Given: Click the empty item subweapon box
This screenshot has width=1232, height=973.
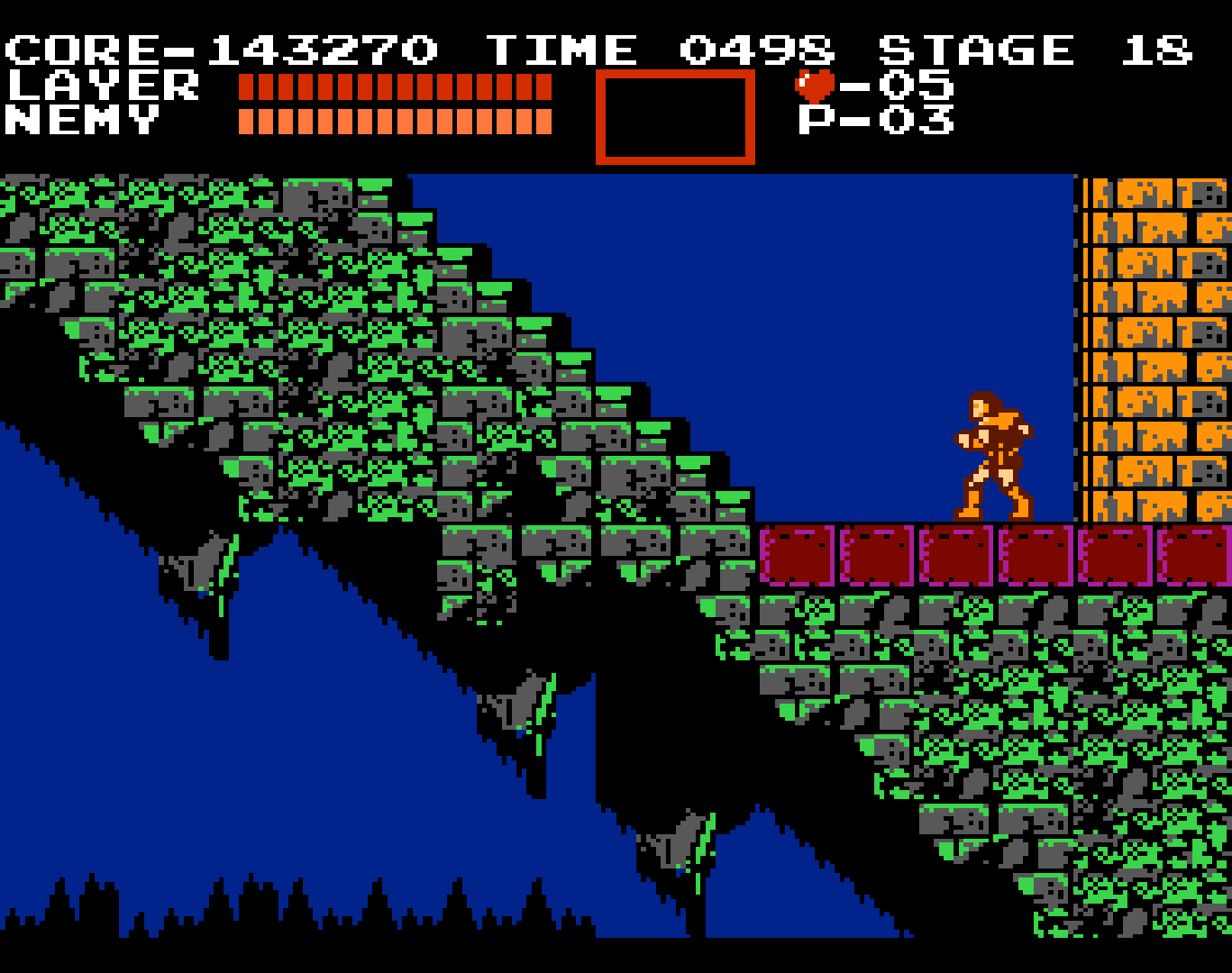Looking at the screenshot, I should [x=675, y=117].
